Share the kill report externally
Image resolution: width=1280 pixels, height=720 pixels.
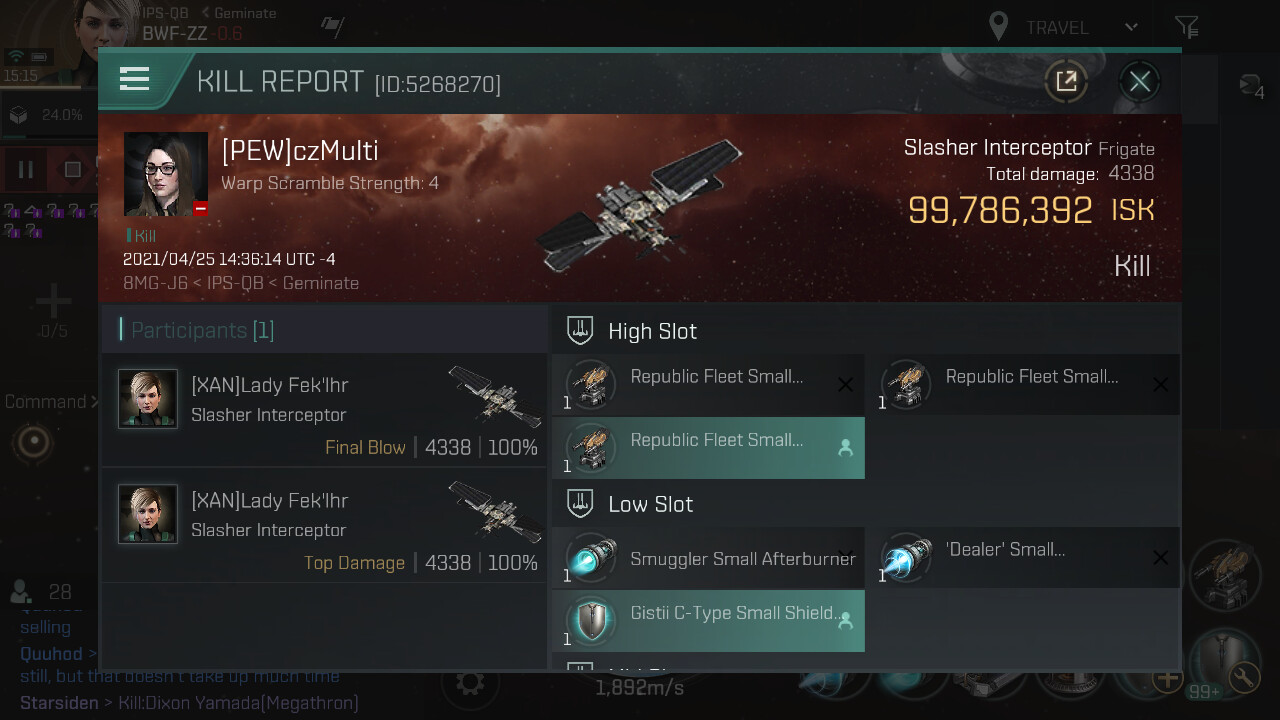[1066, 82]
